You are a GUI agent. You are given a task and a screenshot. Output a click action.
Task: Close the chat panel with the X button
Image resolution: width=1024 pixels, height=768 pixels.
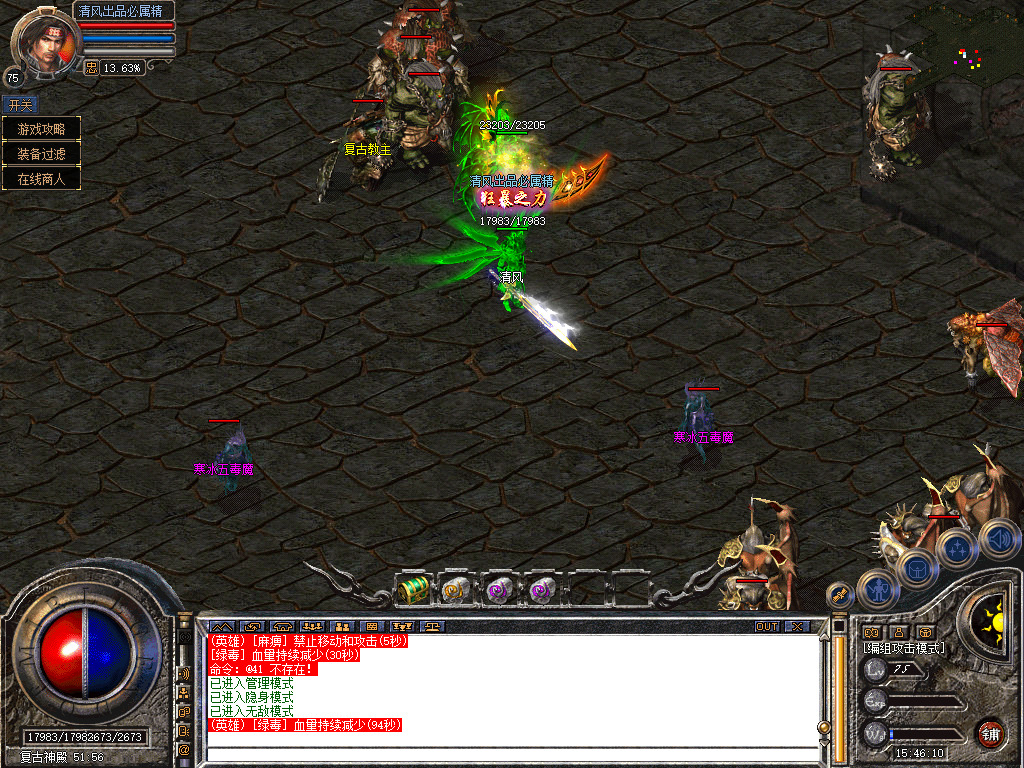(x=796, y=626)
